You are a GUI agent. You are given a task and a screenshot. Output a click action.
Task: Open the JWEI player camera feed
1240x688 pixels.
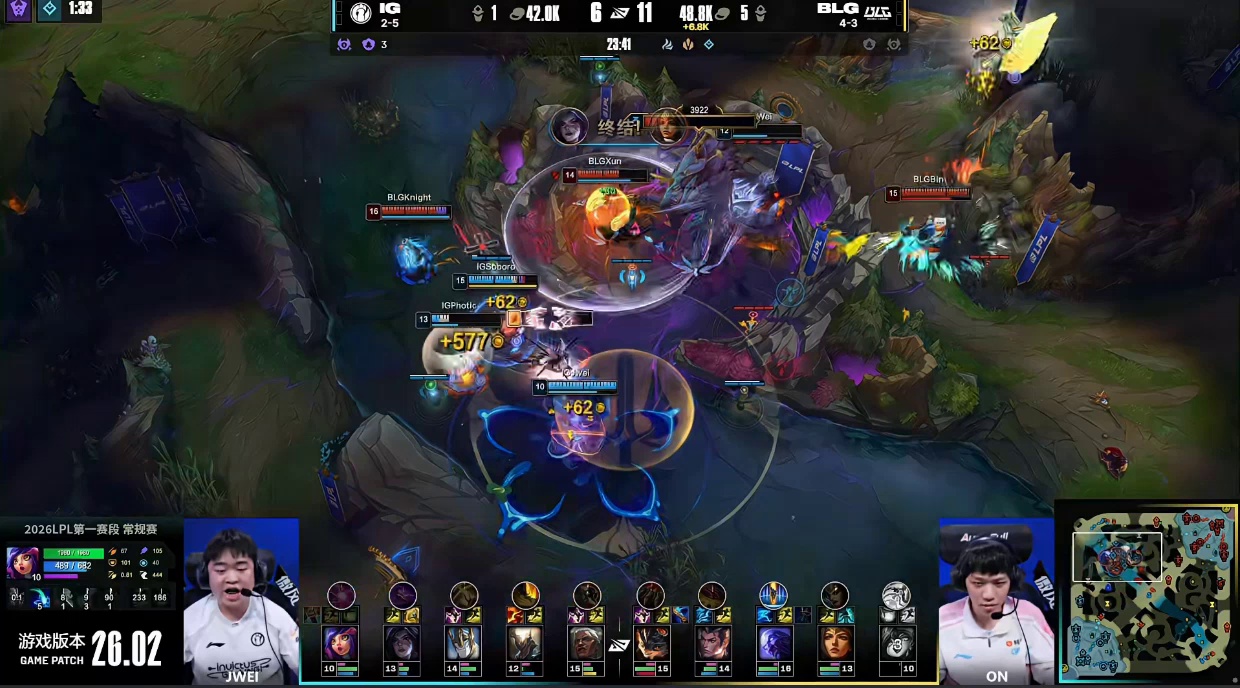241,598
